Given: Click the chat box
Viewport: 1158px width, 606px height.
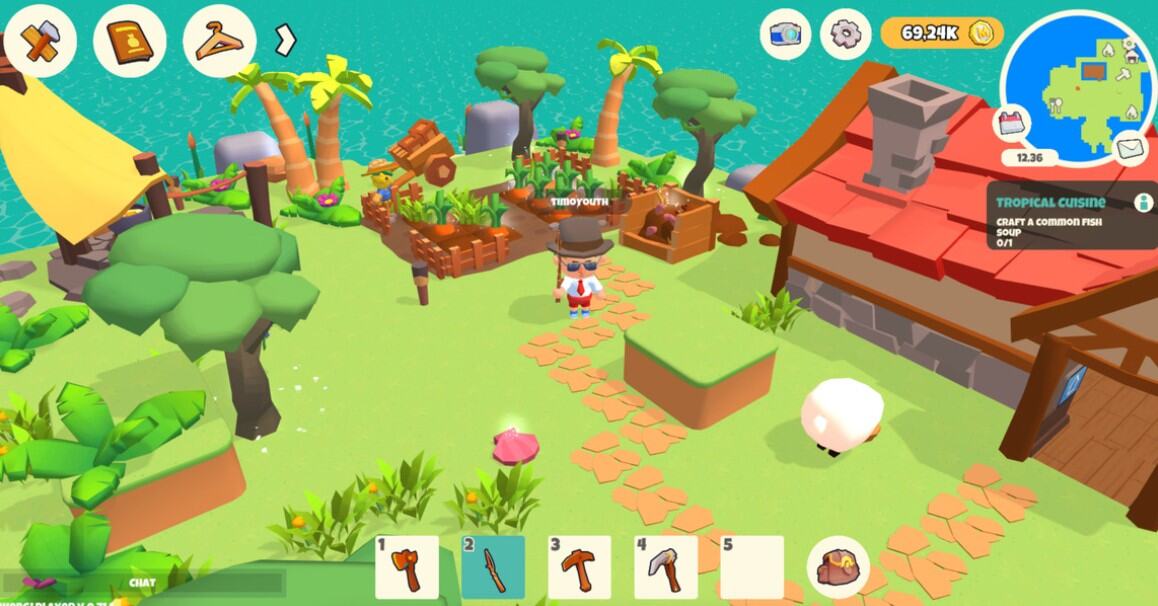Looking at the screenshot, I should coord(143,582).
